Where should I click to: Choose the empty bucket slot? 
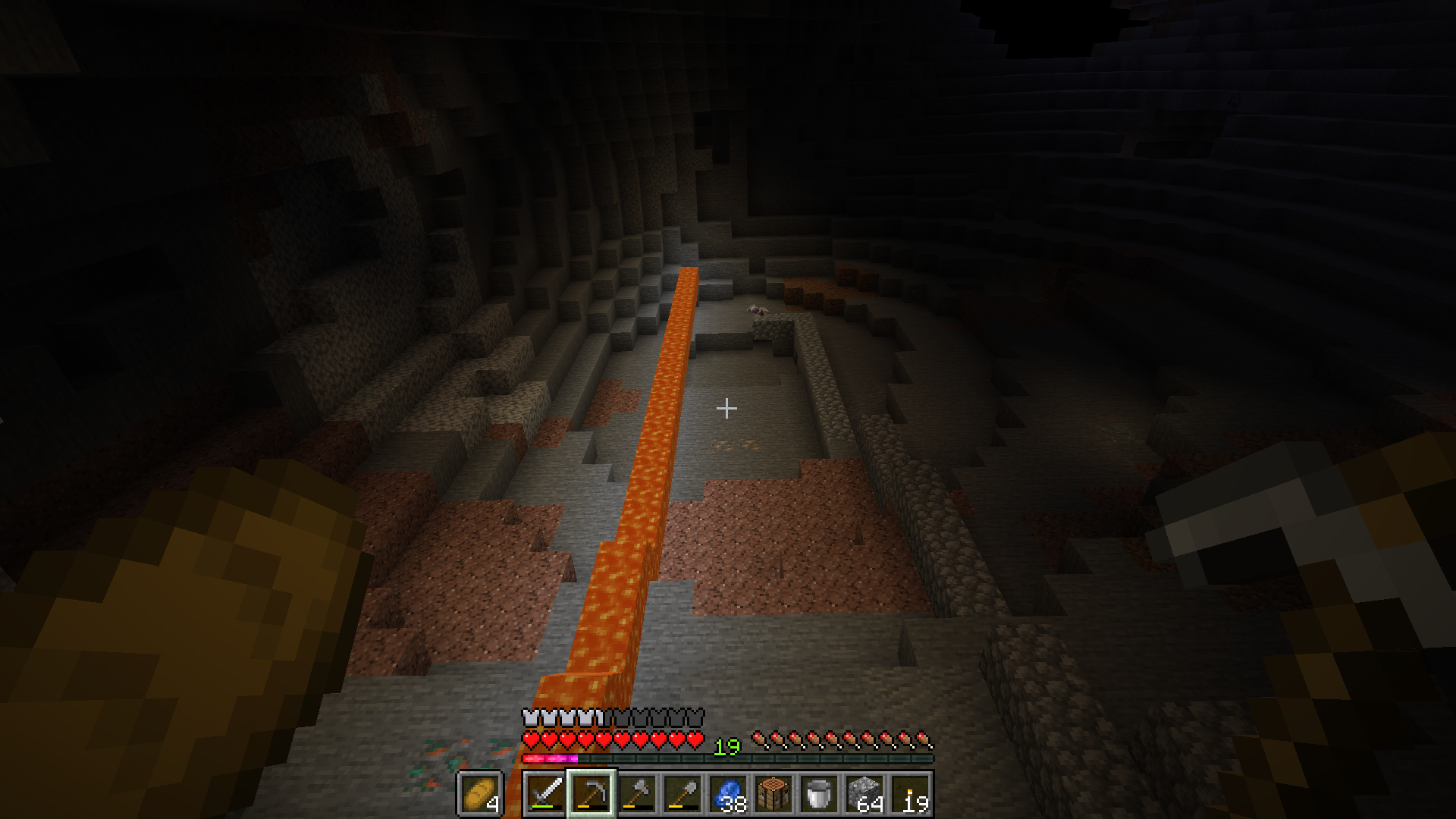click(819, 794)
